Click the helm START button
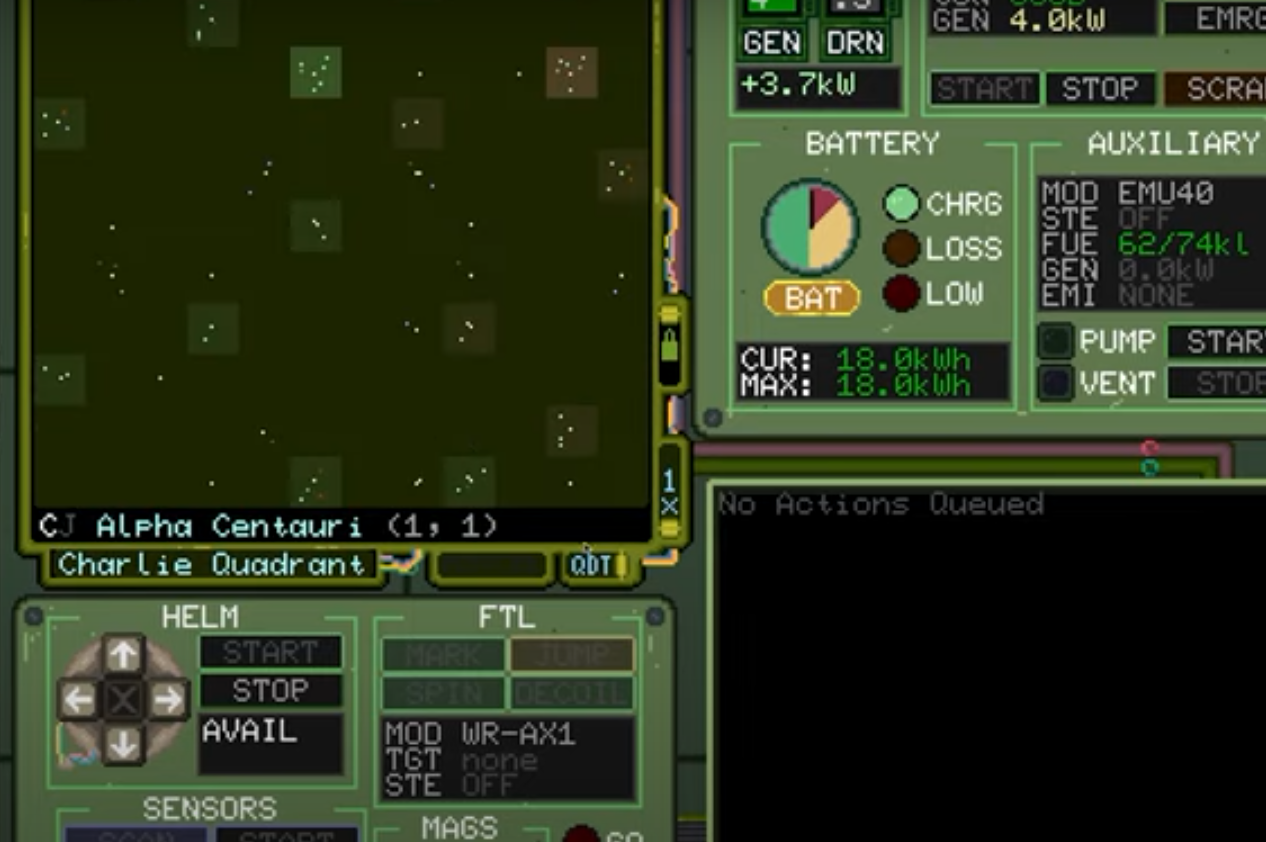Viewport: 1266px width, 842px height. (x=270, y=653)
